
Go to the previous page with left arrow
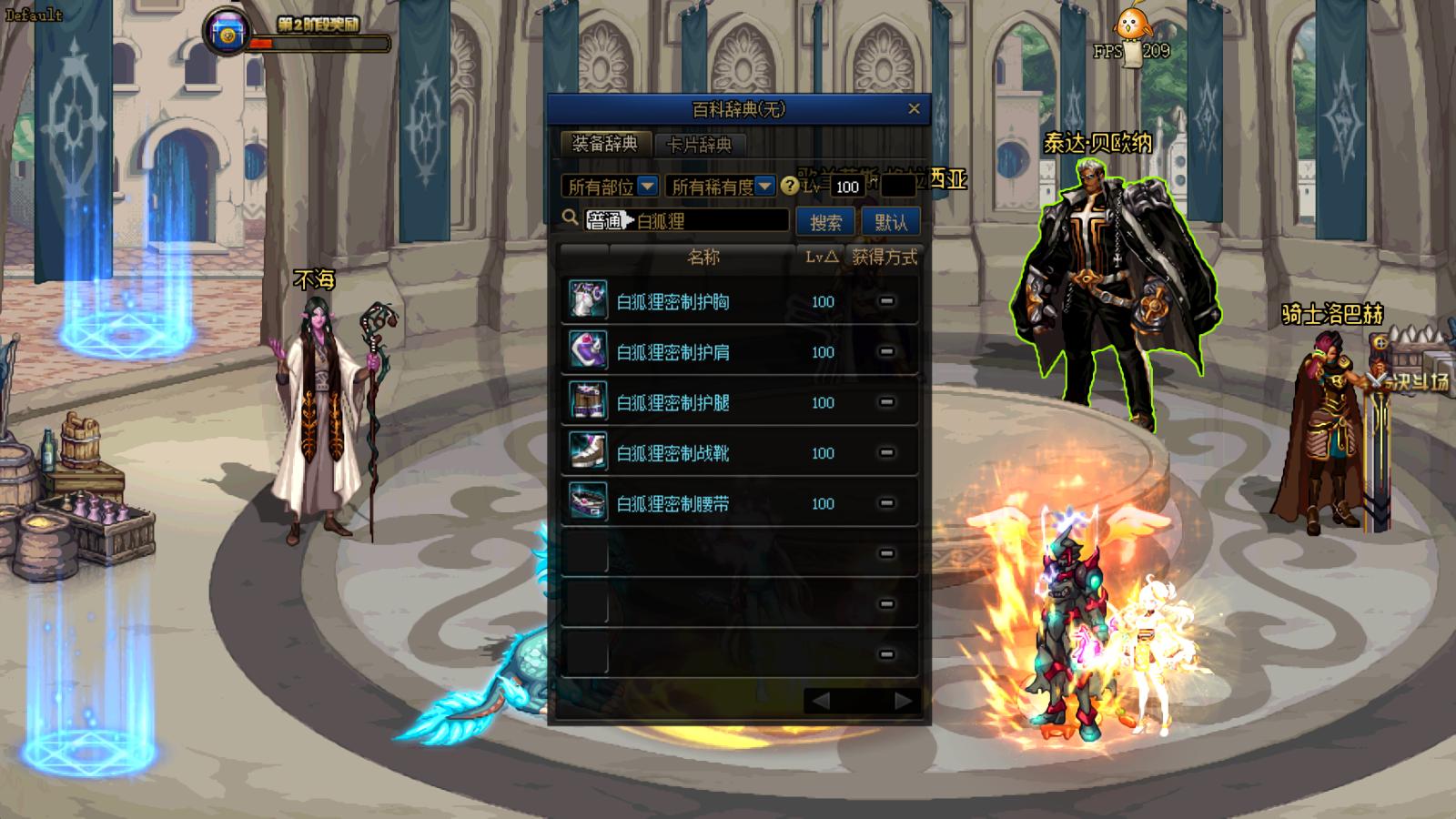coord(820,701)
